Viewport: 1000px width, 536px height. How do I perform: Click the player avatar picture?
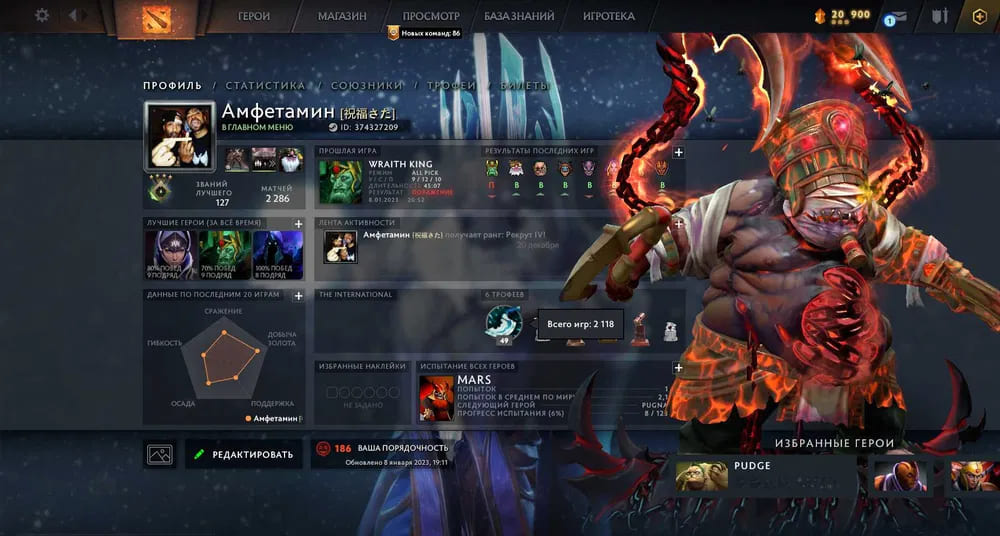[180, 136]
